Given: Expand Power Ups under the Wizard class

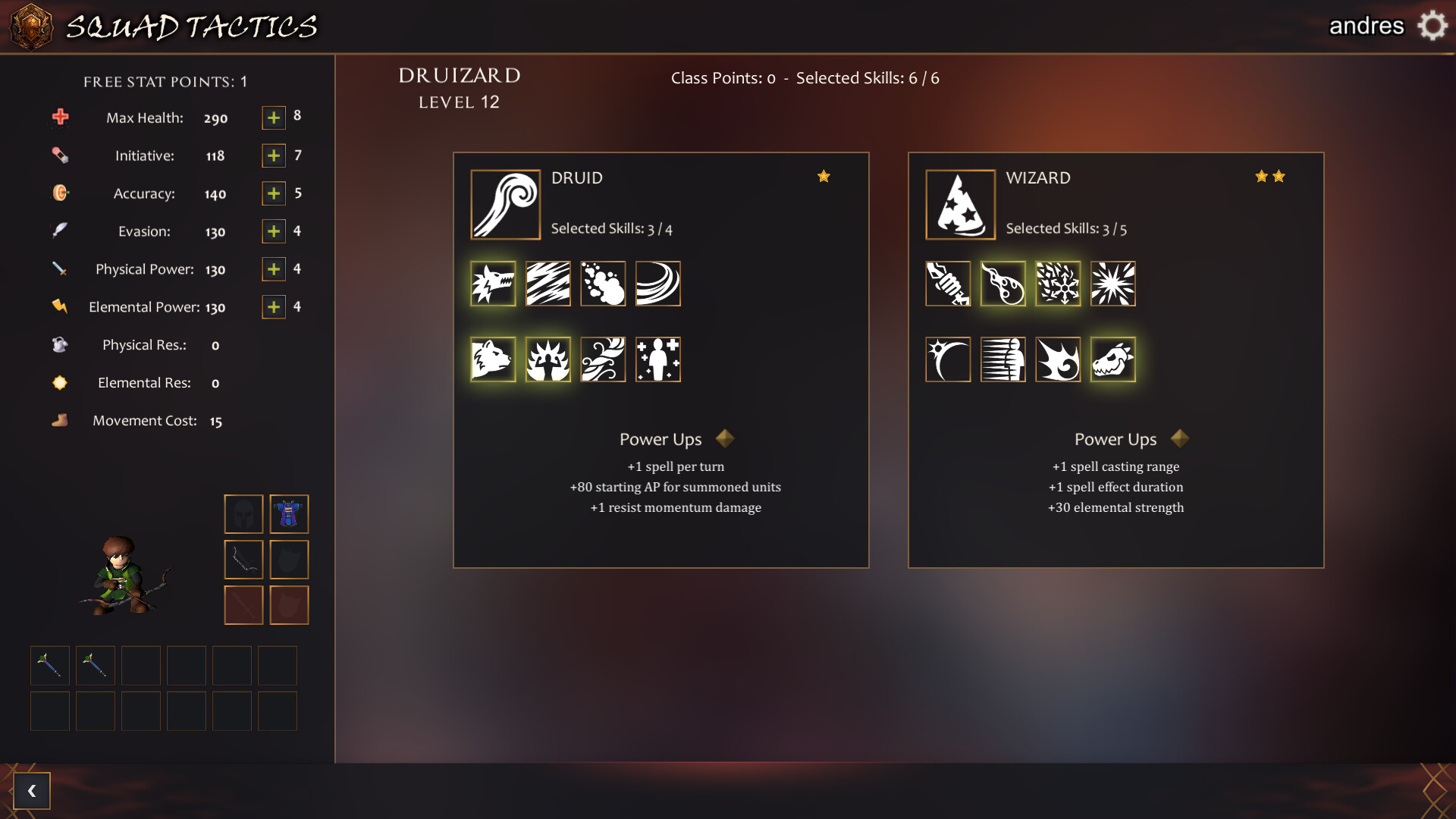Looking at the screenshot, I should pos(1180,438).
